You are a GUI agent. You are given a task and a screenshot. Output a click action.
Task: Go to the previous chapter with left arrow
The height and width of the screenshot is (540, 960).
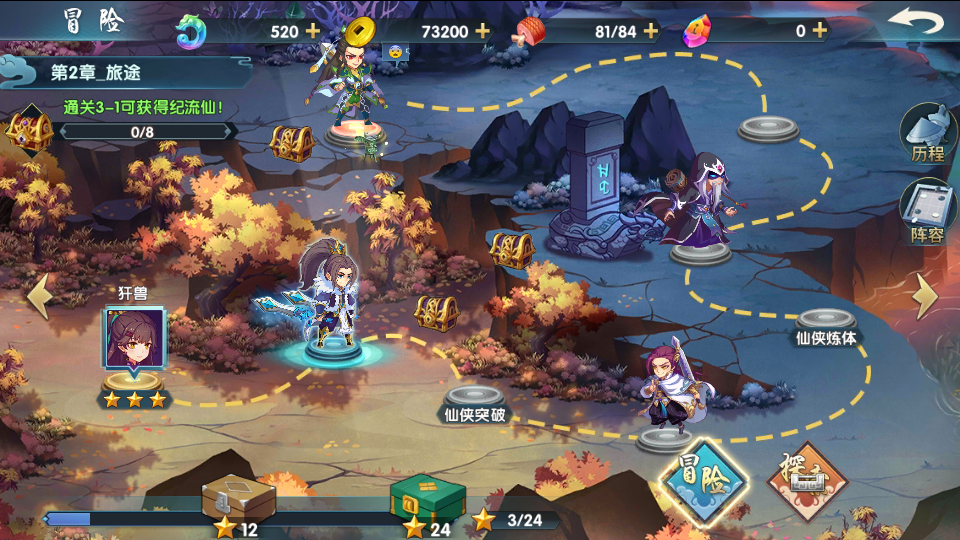(38, 296)
